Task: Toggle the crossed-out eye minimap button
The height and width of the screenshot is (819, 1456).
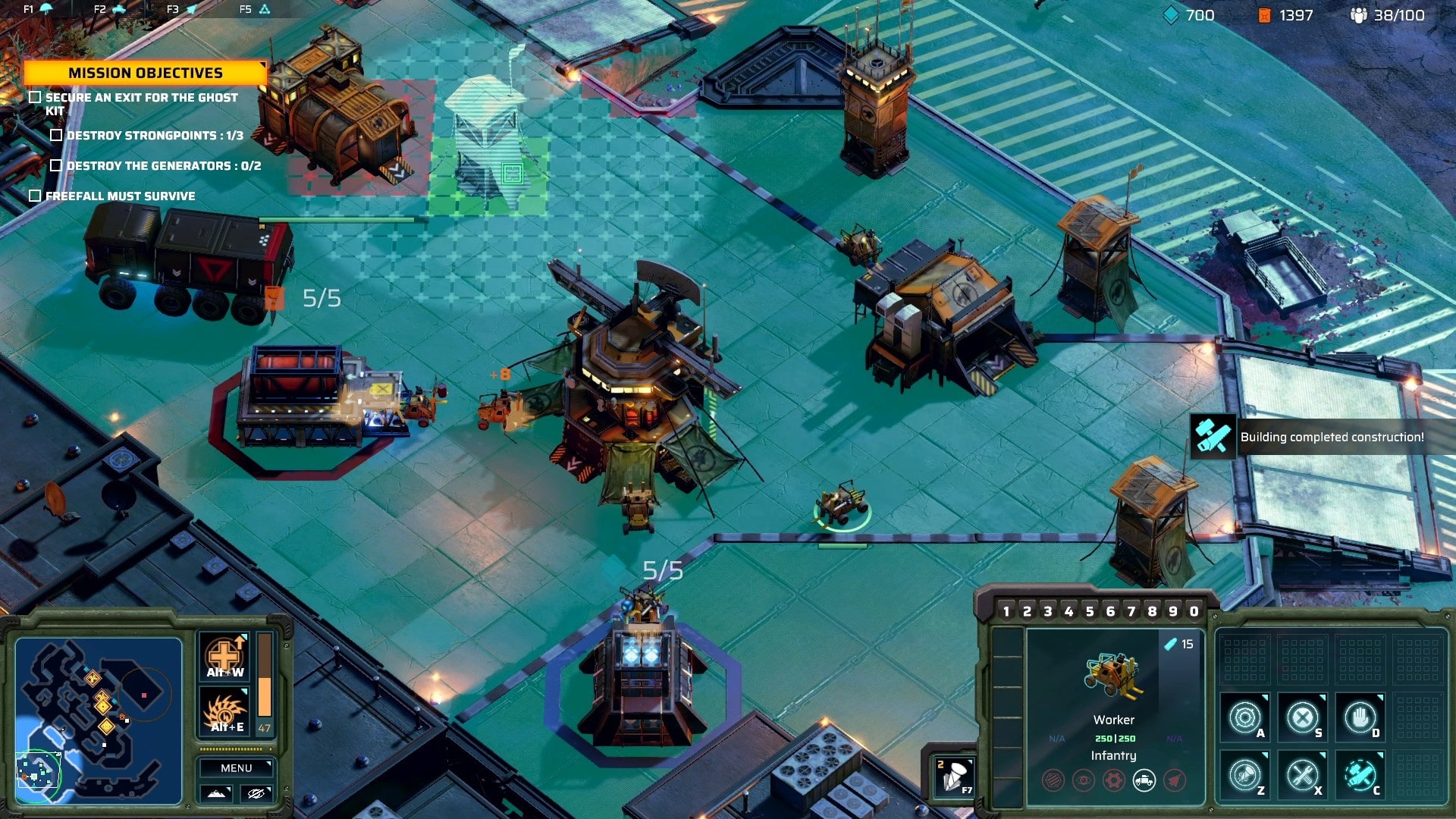Action: [x=256, y=793]
